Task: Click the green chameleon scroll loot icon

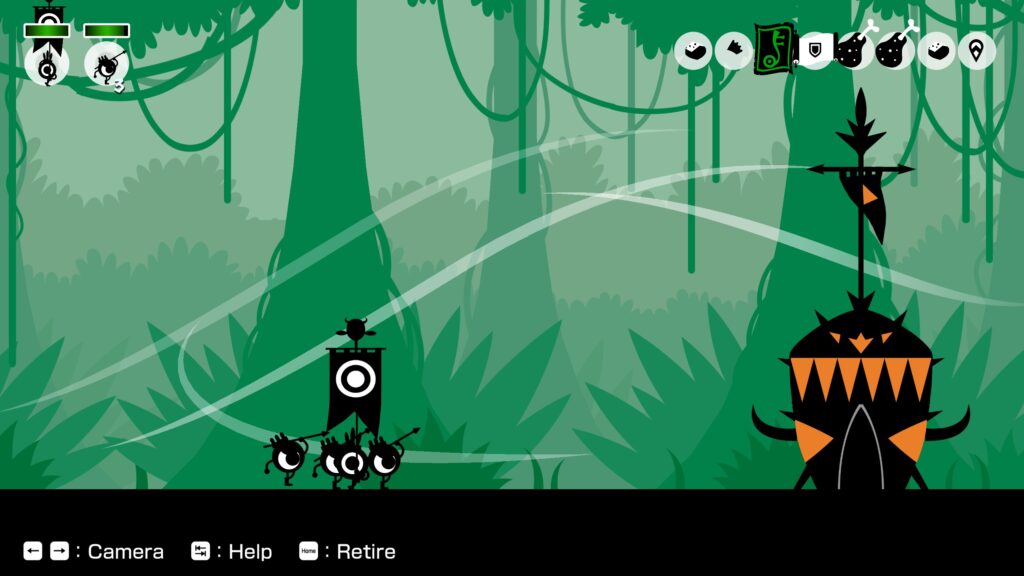Action: (772, 48)
